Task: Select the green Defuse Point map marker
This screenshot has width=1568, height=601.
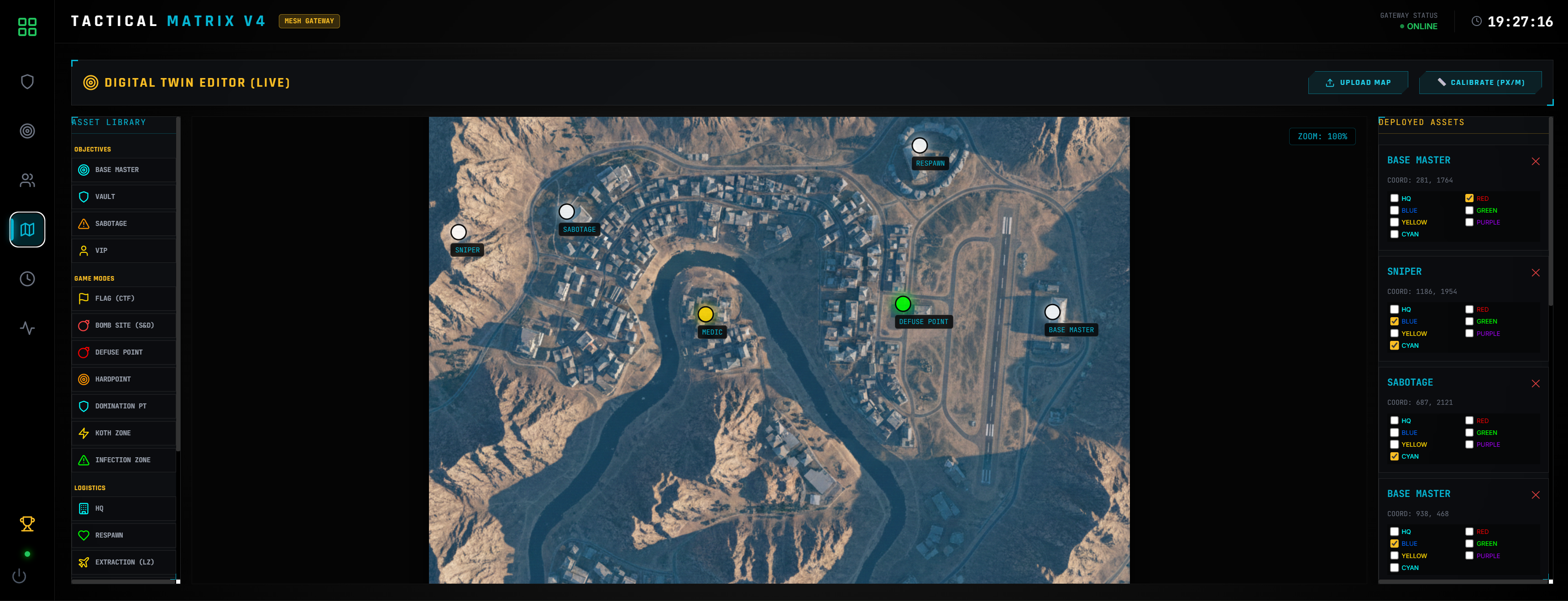Action: click(903, 304)
